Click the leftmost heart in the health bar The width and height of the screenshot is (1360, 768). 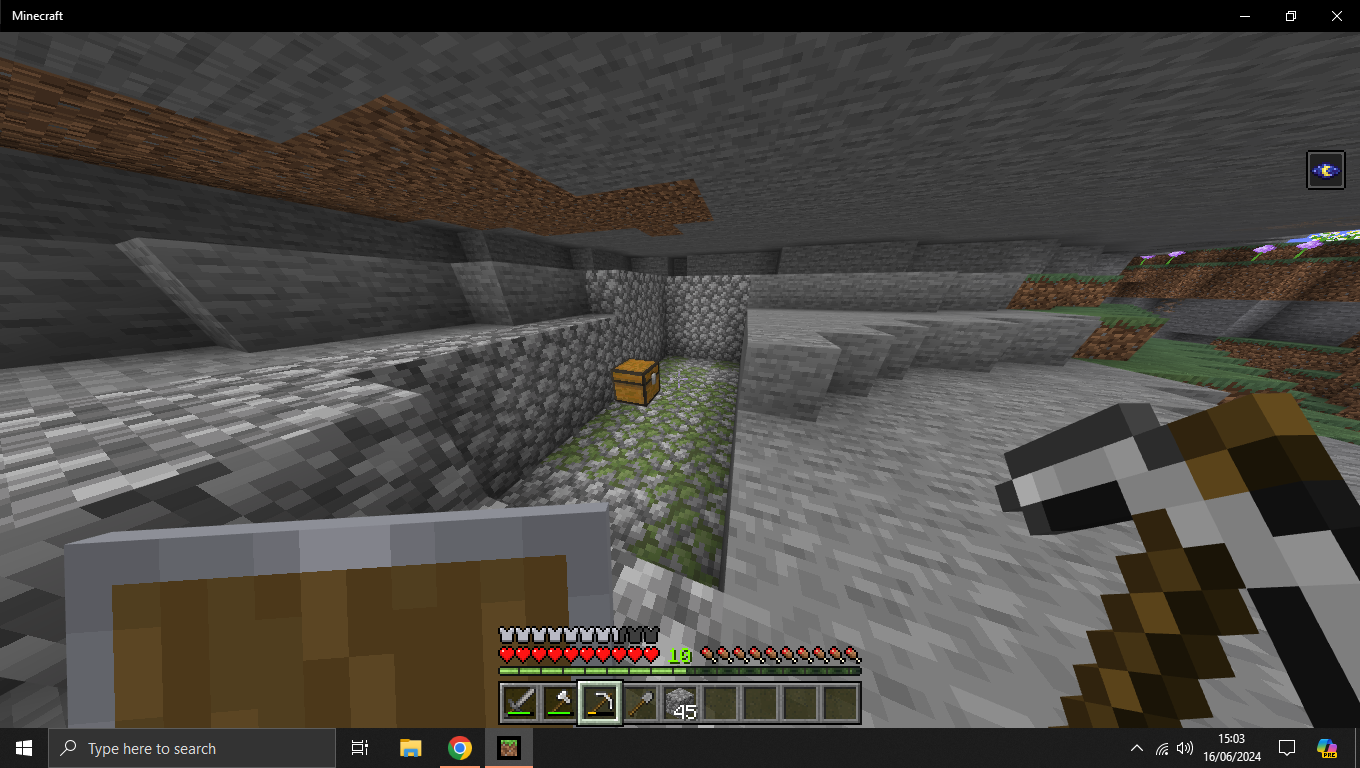click(506, 656)
